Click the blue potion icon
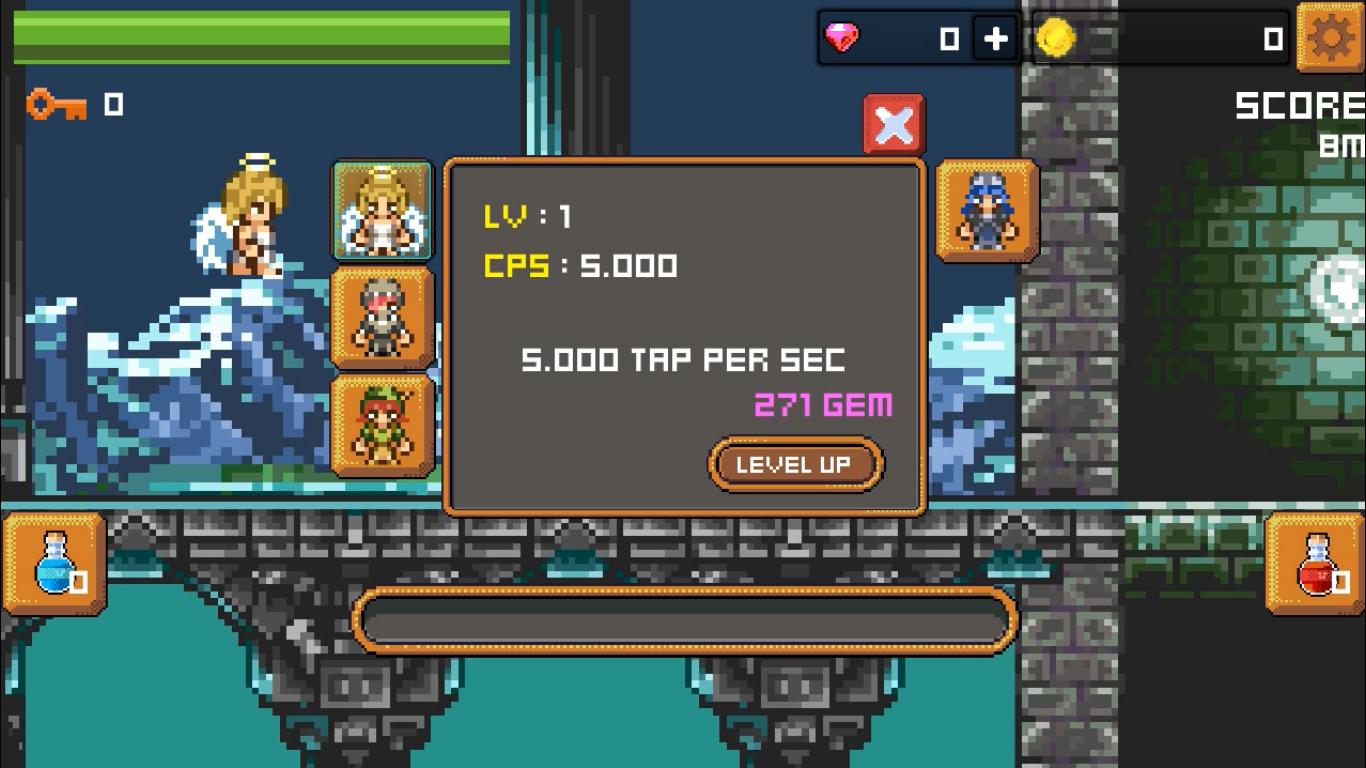The image size is (1366, 768). click(x=53, y=562)
